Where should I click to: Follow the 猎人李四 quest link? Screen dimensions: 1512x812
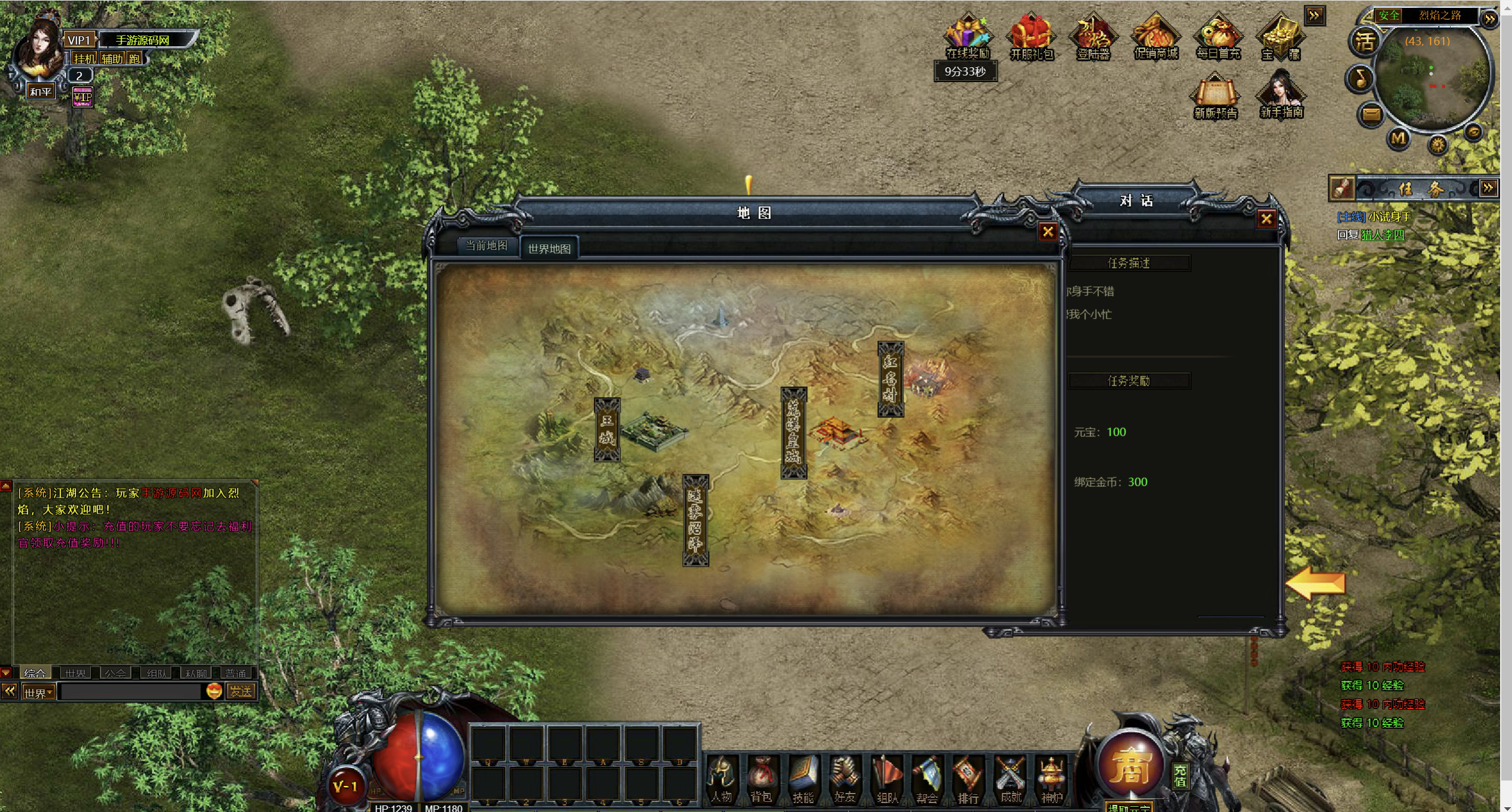1382,235
